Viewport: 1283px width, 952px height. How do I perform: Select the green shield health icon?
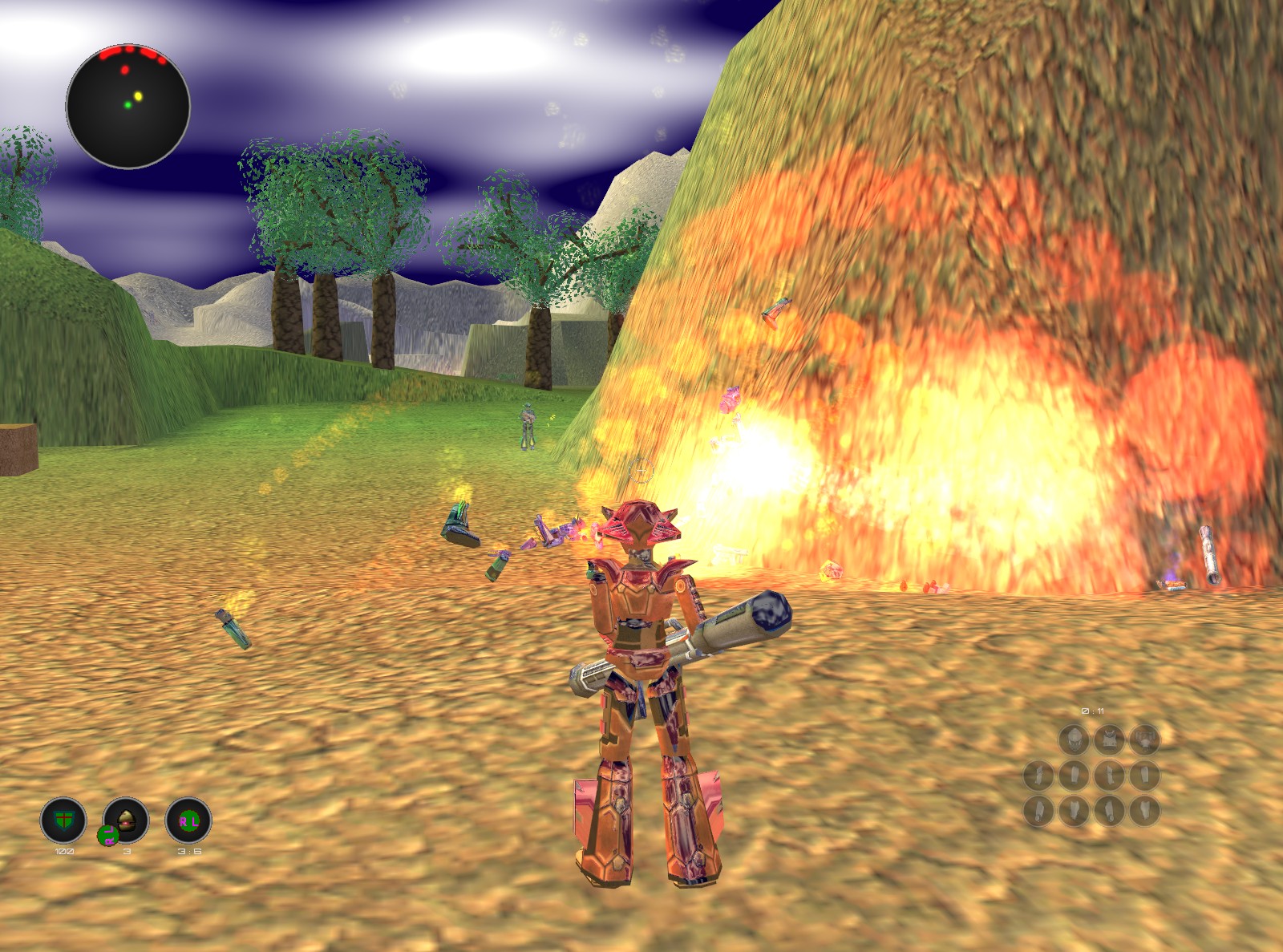[x=63, y=820]
